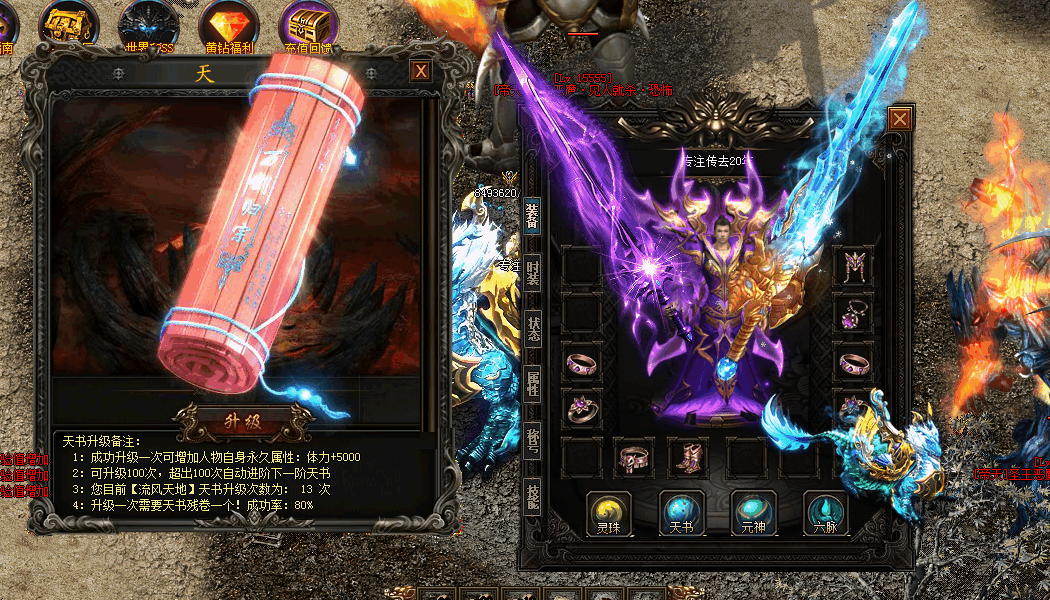Show the 状态 status tab
This screenshot has height=600, width=1050.
pos(533,327)
